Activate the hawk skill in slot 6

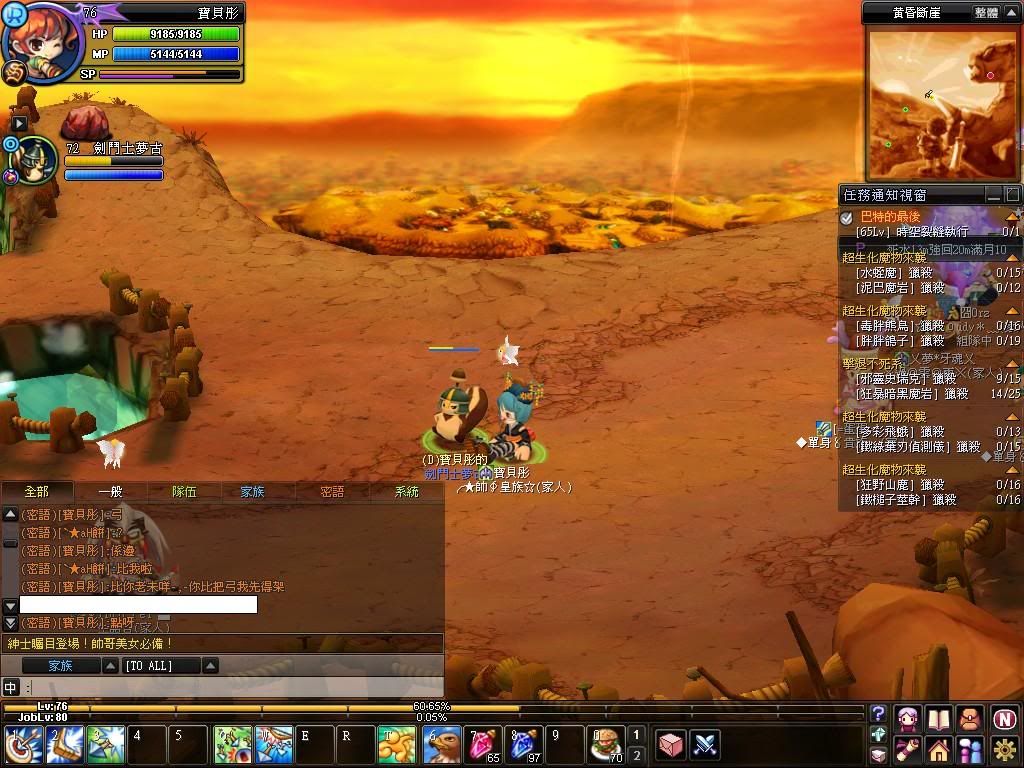[443, 746]
